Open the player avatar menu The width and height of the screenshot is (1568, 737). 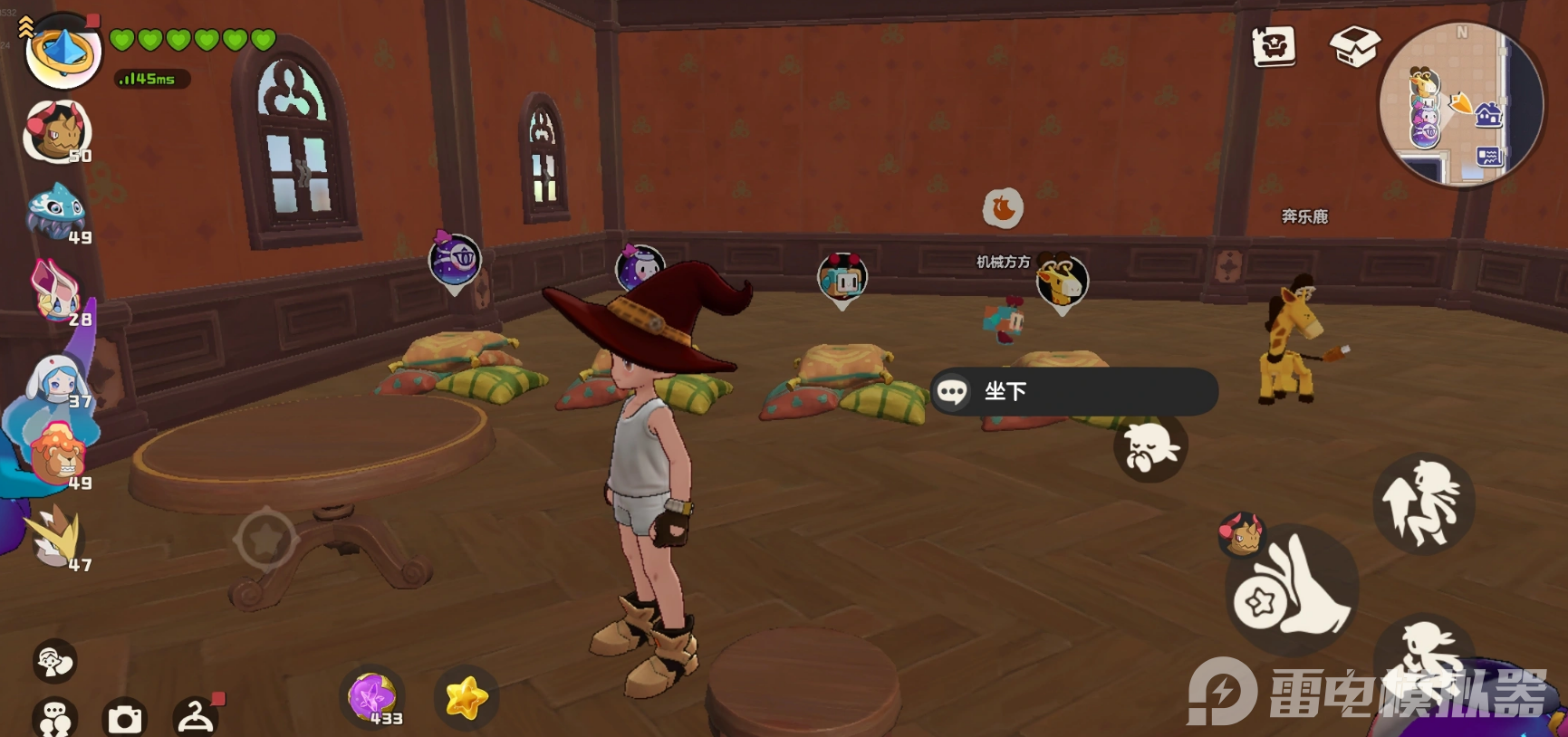(x=63, y=51)
